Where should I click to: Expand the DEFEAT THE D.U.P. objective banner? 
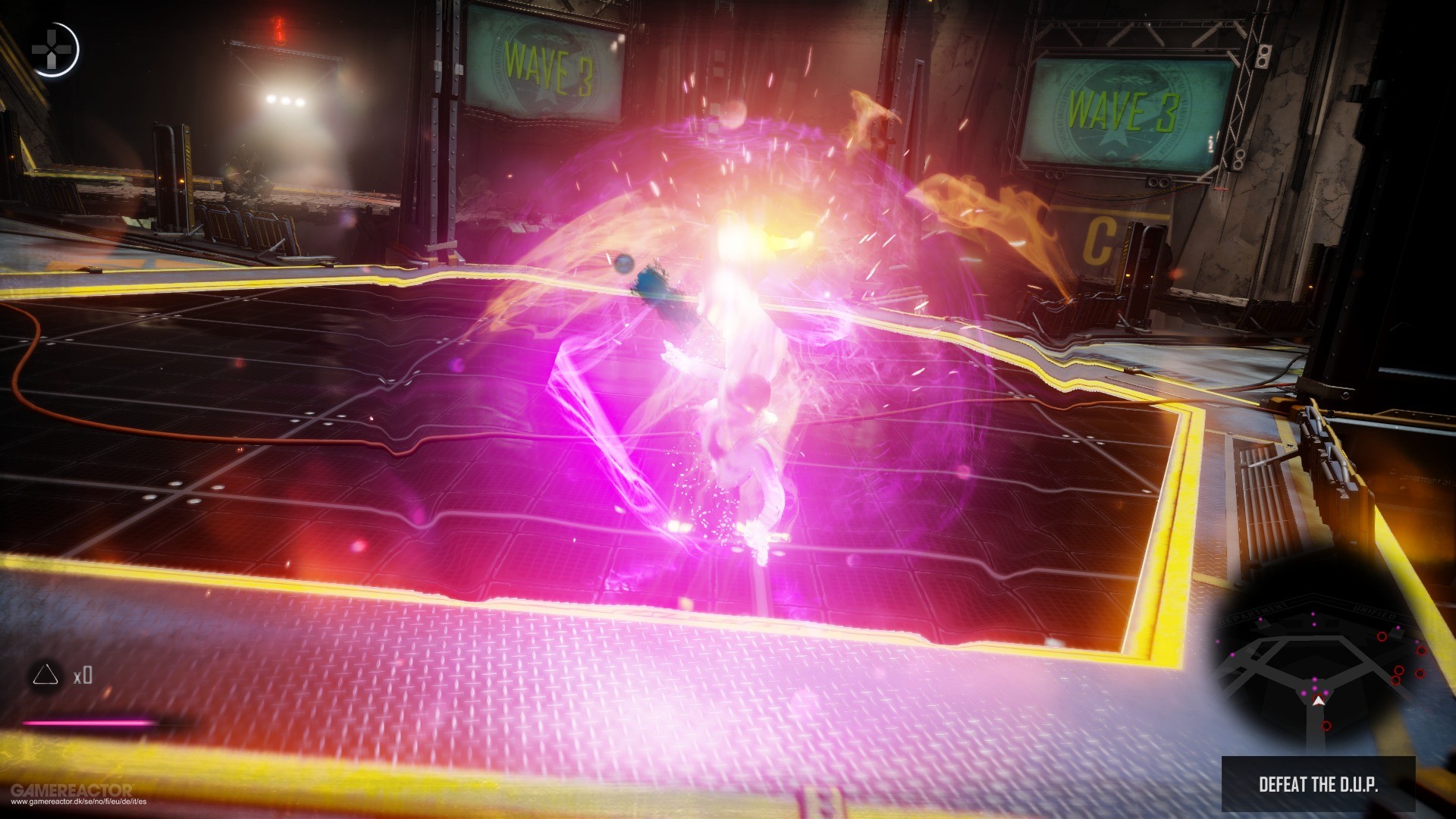click(x=1319, y=783)
